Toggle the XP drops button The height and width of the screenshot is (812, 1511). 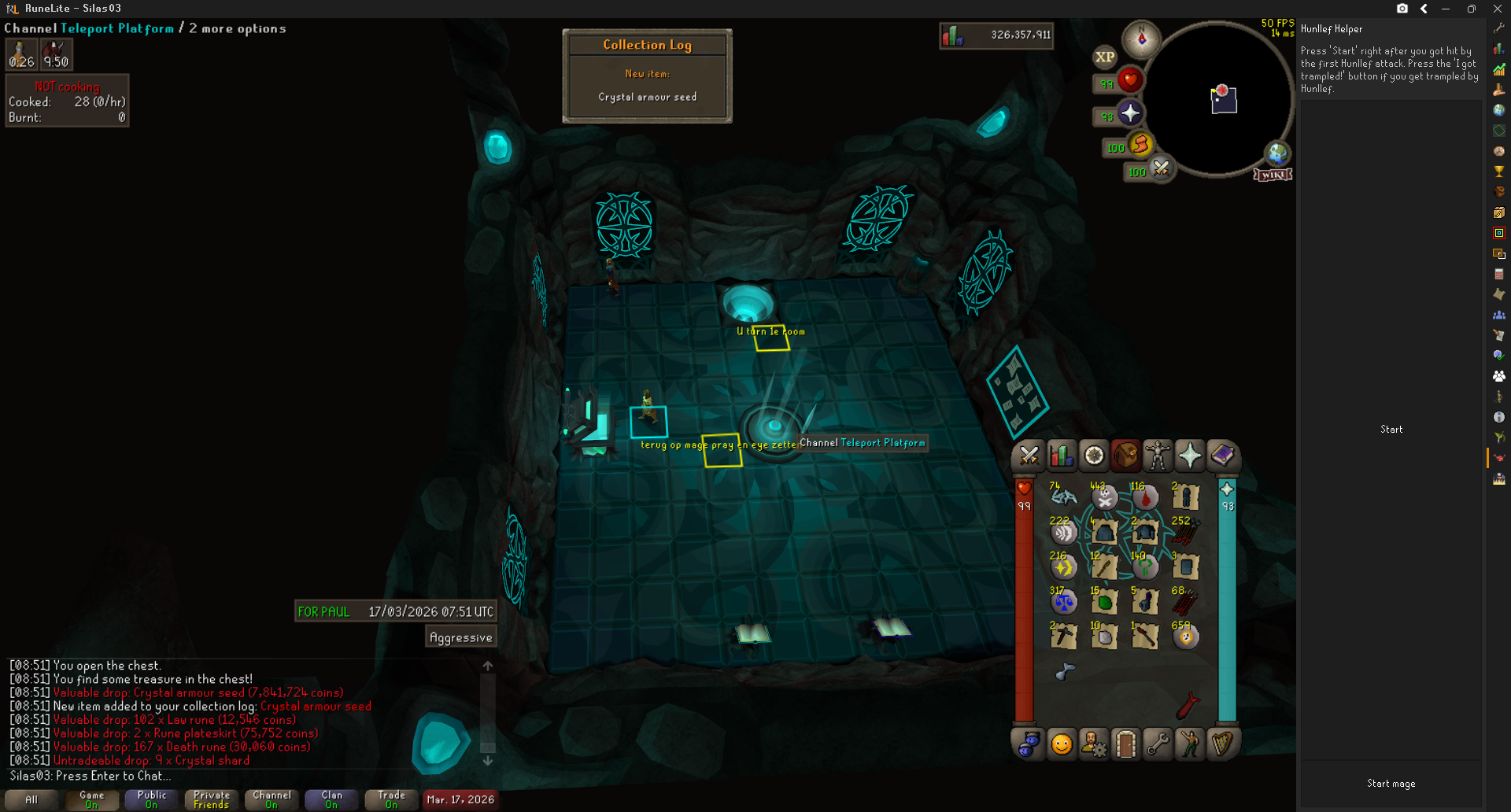1105,57
